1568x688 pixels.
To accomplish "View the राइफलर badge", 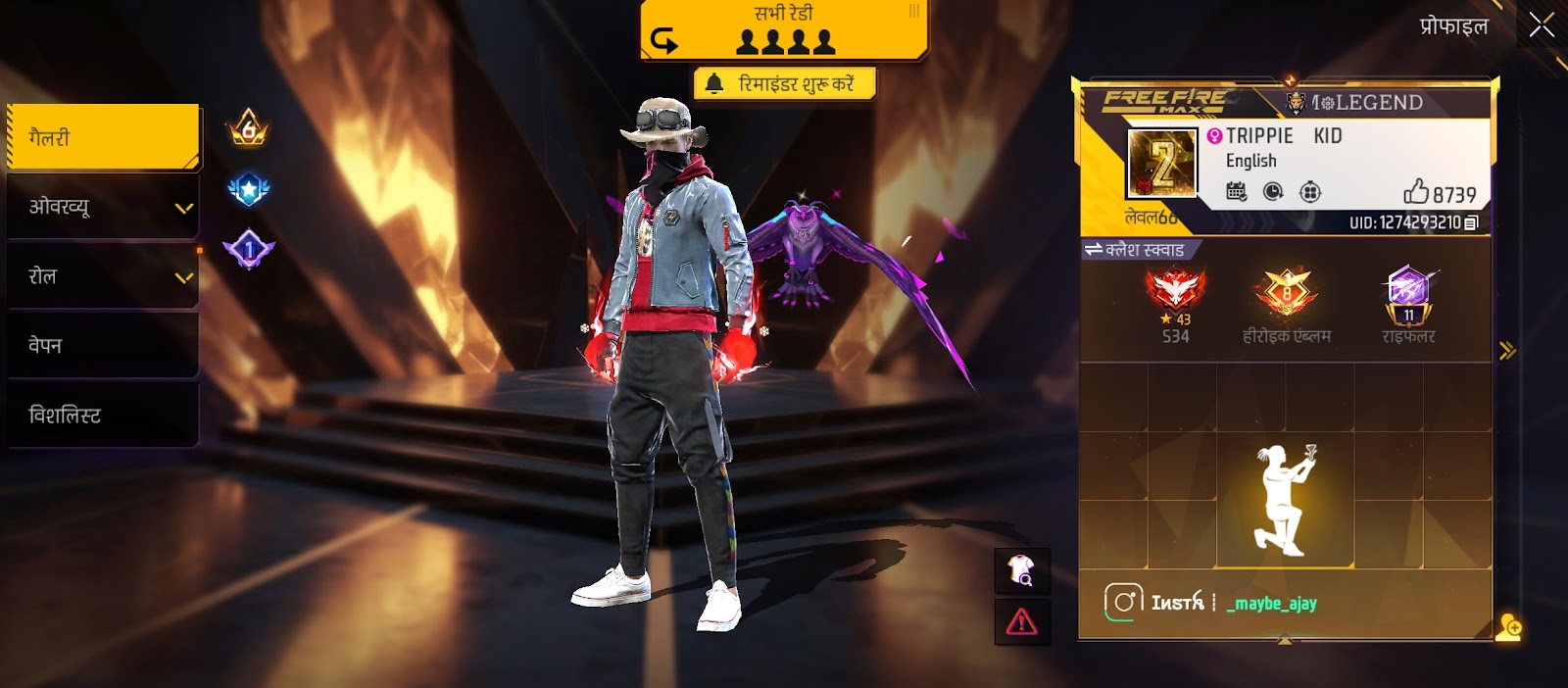I will pos(1408,294).
